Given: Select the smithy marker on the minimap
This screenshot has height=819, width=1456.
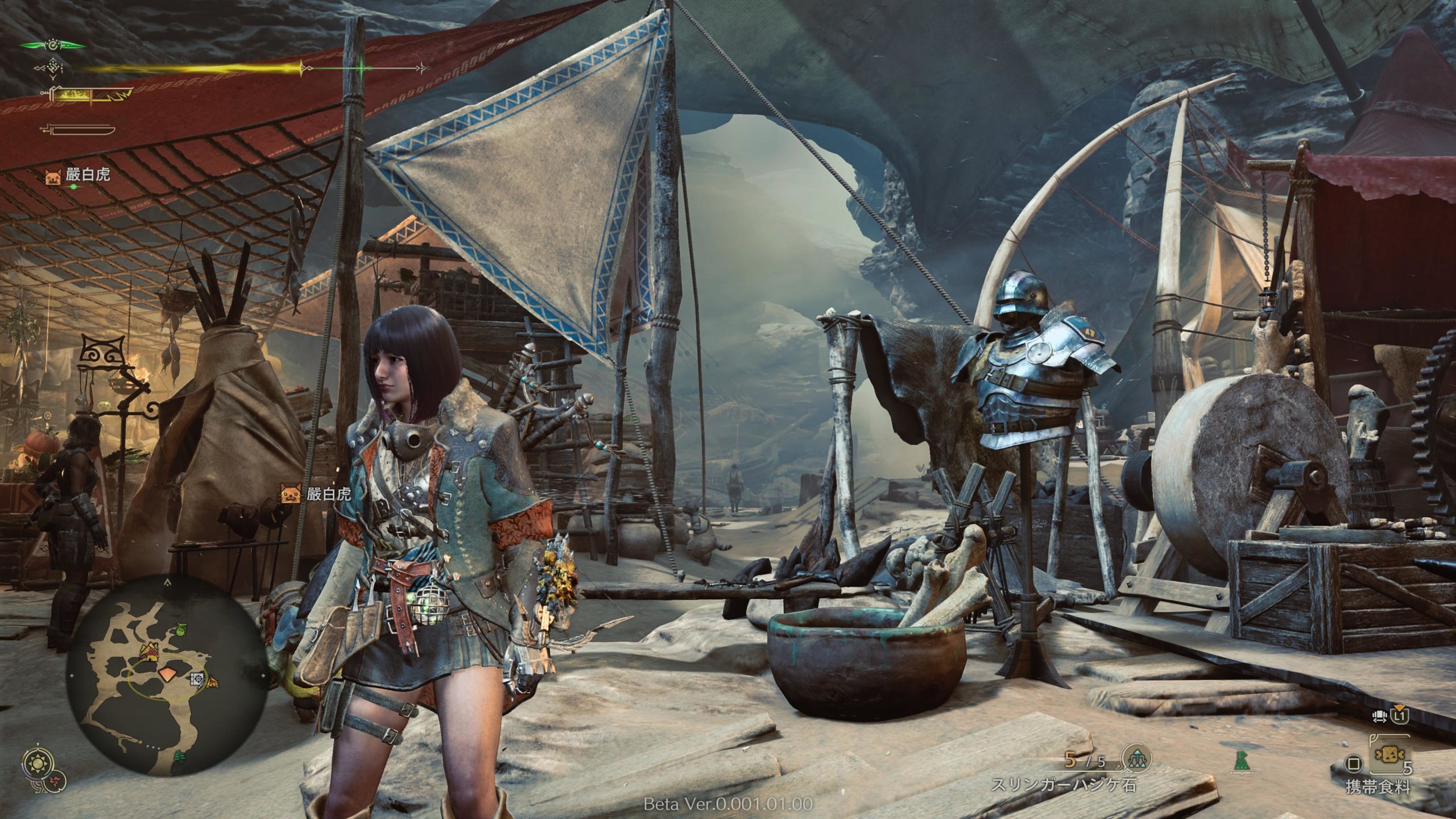Looking at the screenshot, I should [x=197, y=679].
